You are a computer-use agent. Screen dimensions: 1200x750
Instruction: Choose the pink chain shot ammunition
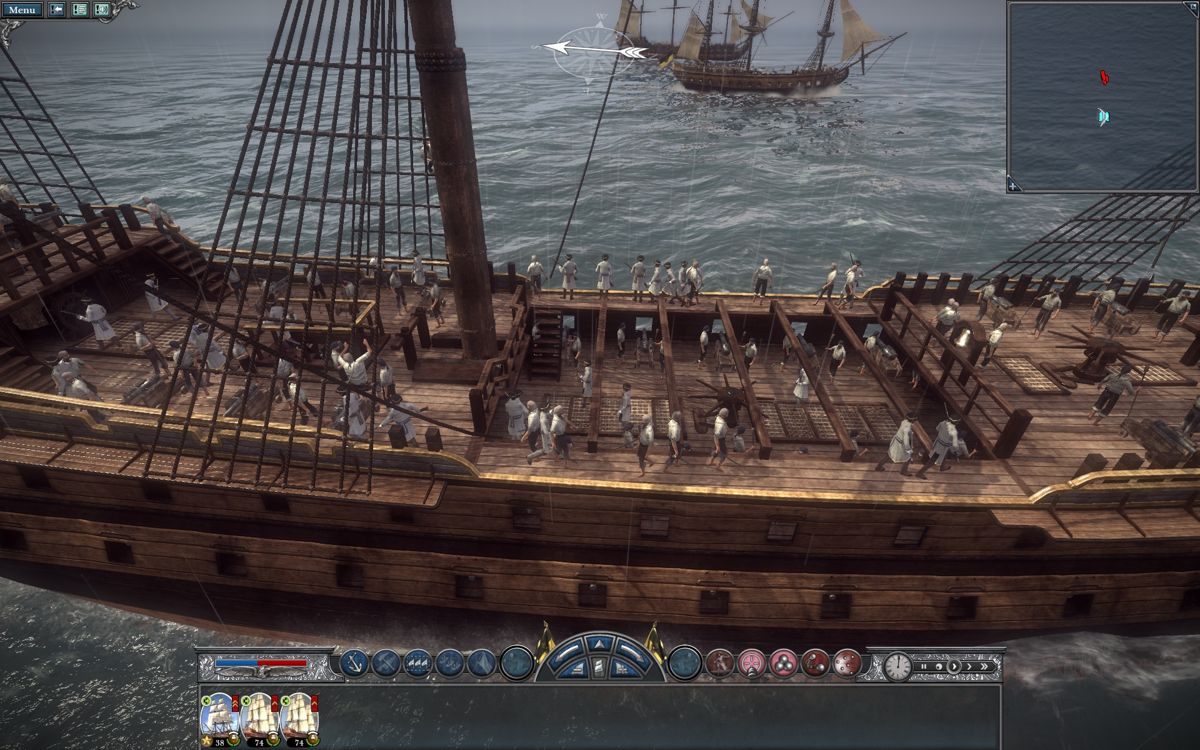tap(751, 662)
